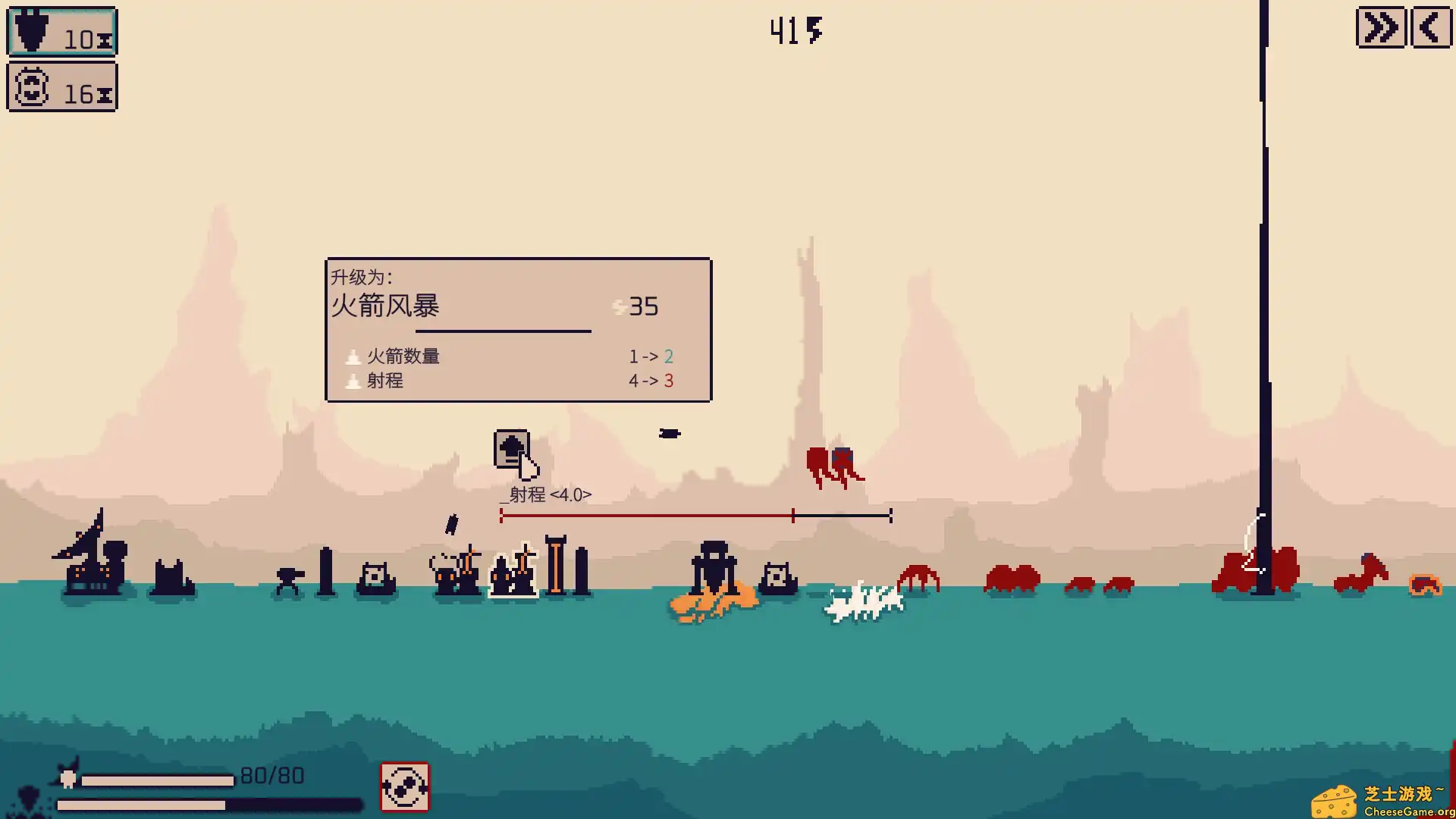This screenshot has height=819, width=1456.
Task: Click the 415 lightning currency display
Action: coord(795,30)
